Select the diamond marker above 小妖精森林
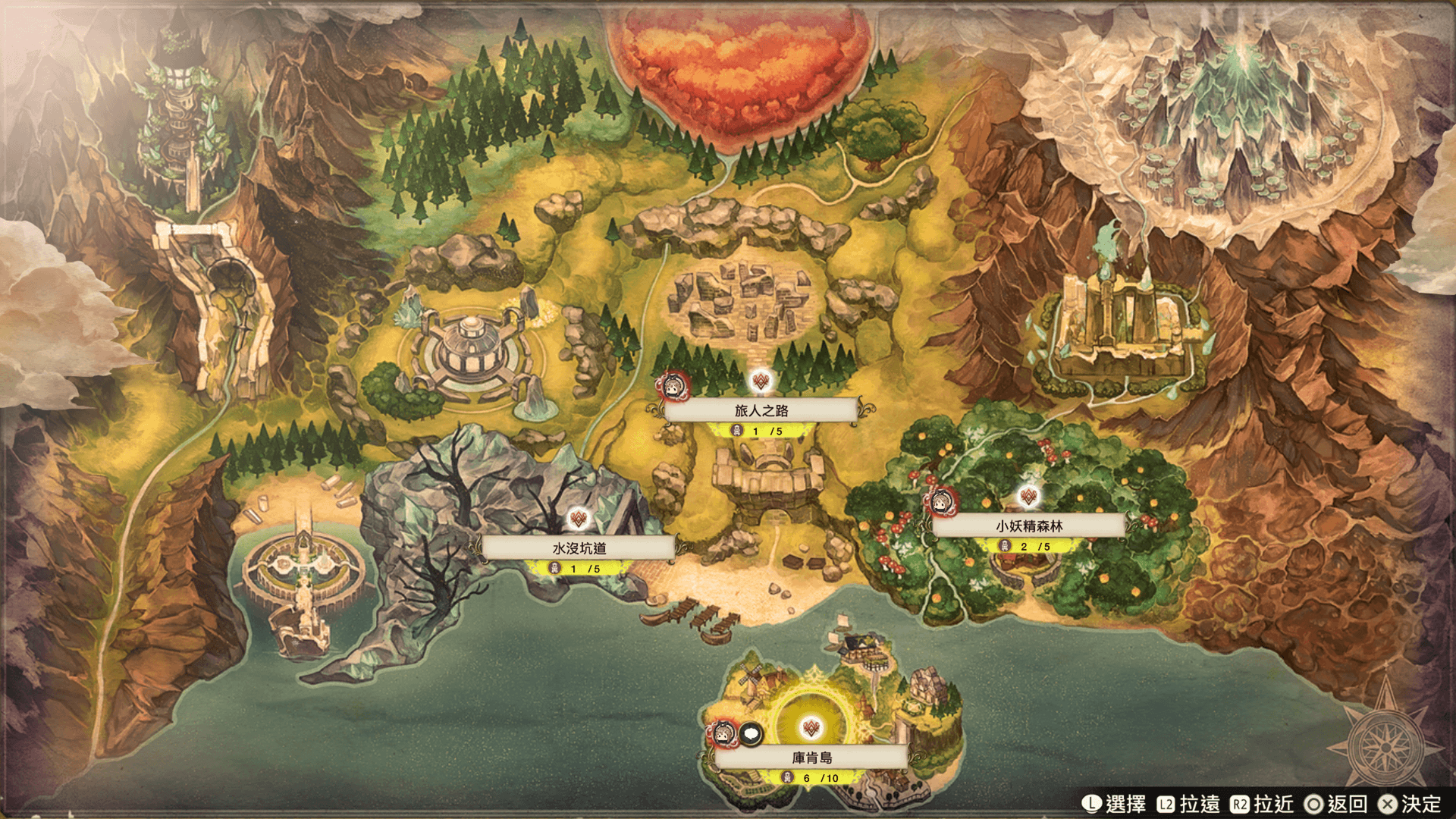The width and height of the screenshot is (1456, 819). tap(1028, 497)
